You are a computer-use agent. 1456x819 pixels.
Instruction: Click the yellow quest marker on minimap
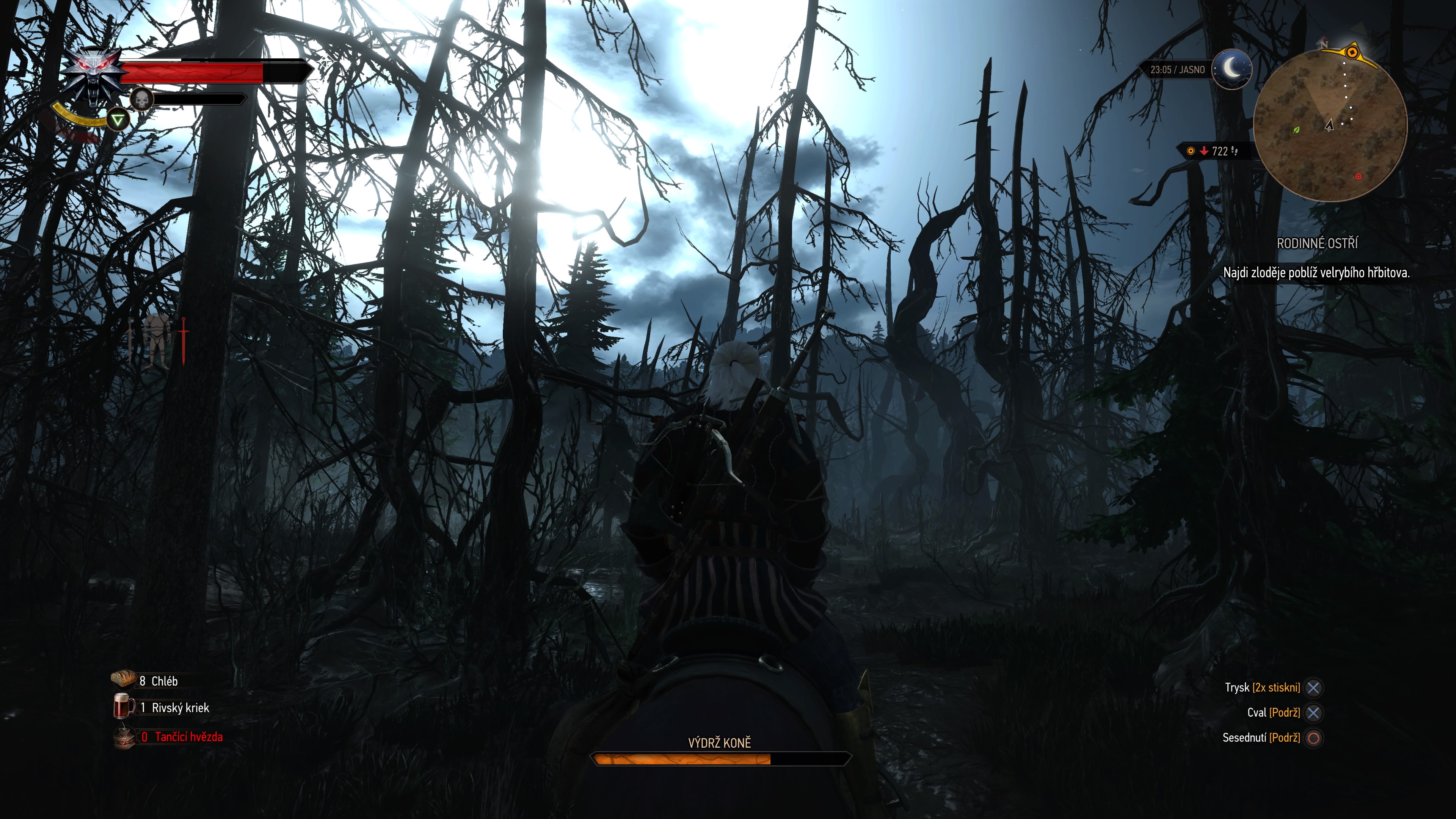pyautogui.click(x=1351, y=53)
